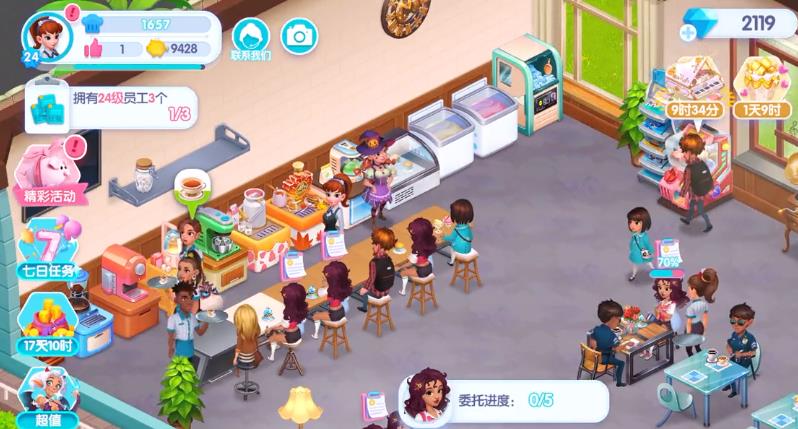Open the 七日任务 seven-day tasks
This screenshot has height=429, width=798.
[x=47, y=248]
